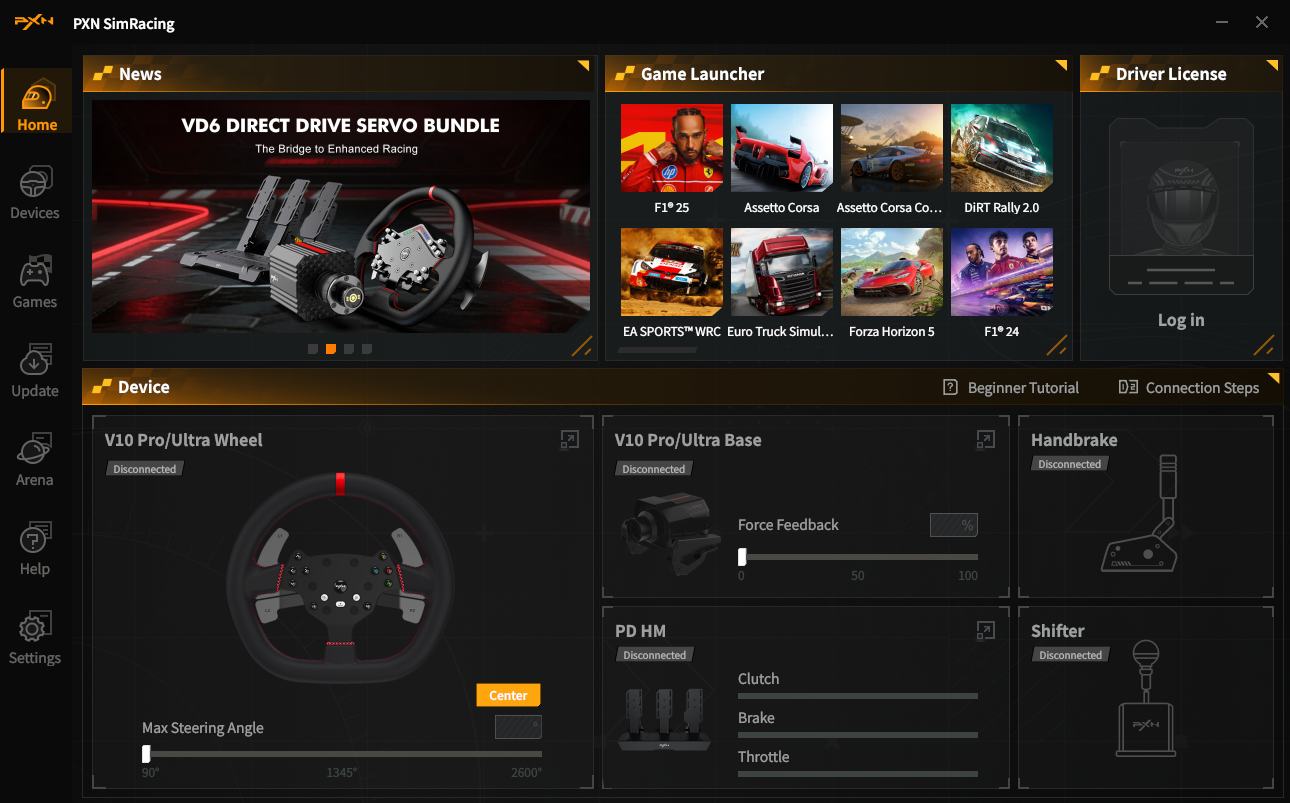Open the Help section
1290x803 pixels.
click(x=35, y=549)
